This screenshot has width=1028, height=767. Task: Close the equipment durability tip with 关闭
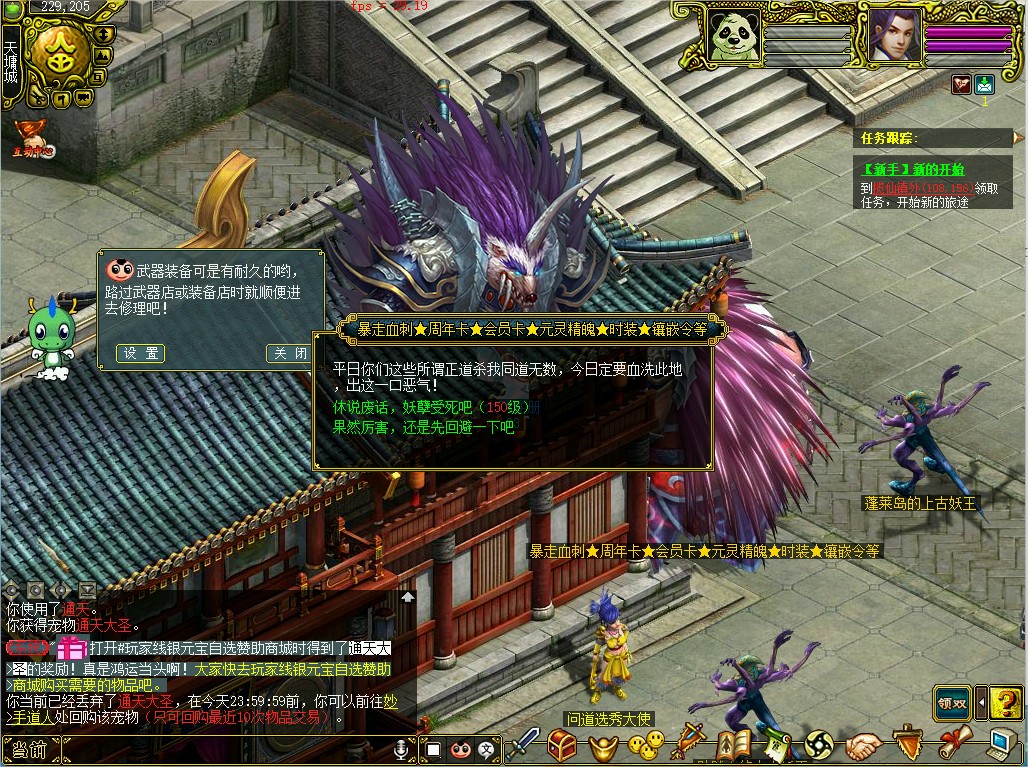pos(290,353)
